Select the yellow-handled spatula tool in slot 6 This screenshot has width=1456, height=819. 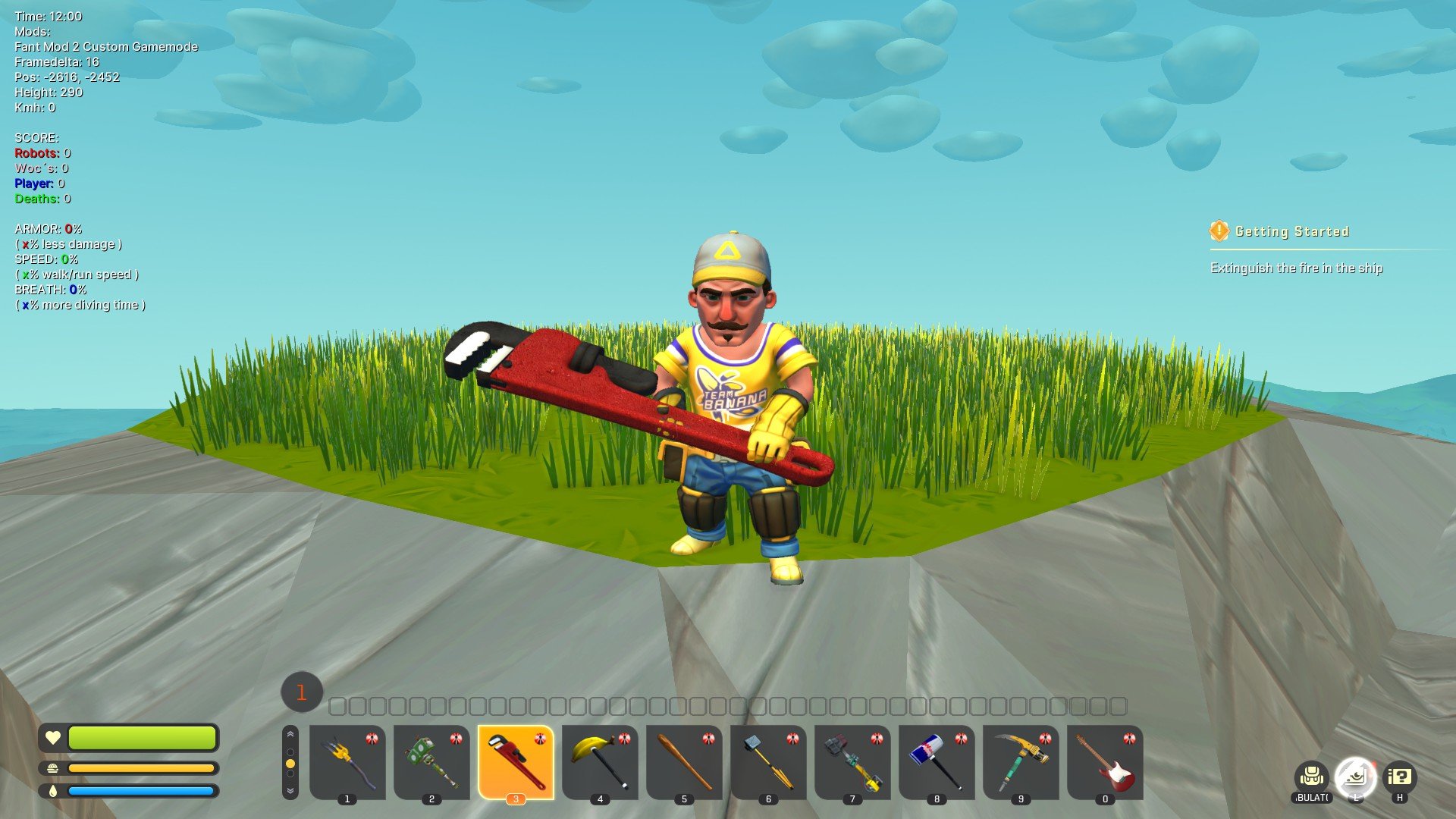point(768,762)
